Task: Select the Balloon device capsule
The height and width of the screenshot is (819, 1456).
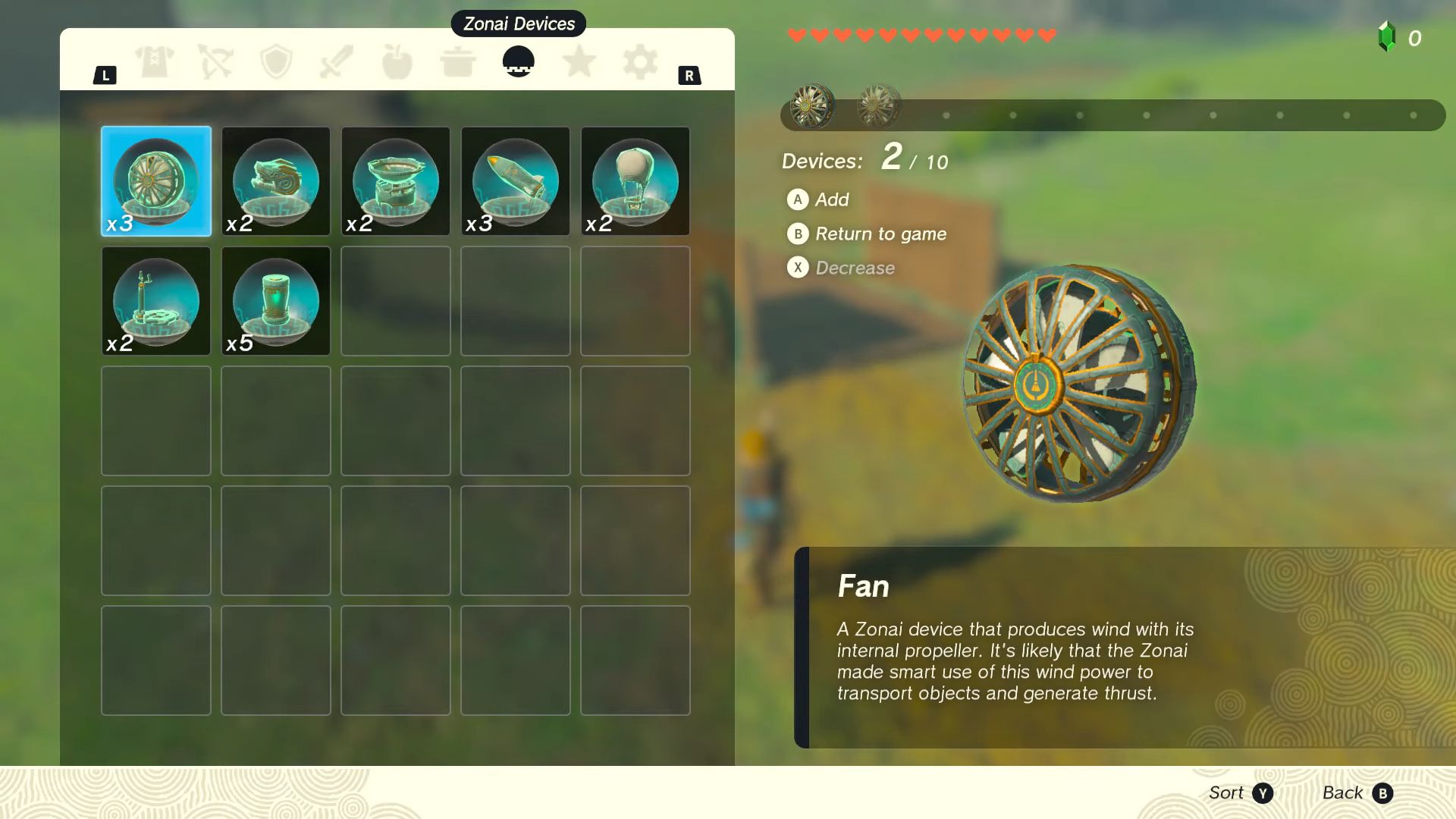Action: coord(635,181)
